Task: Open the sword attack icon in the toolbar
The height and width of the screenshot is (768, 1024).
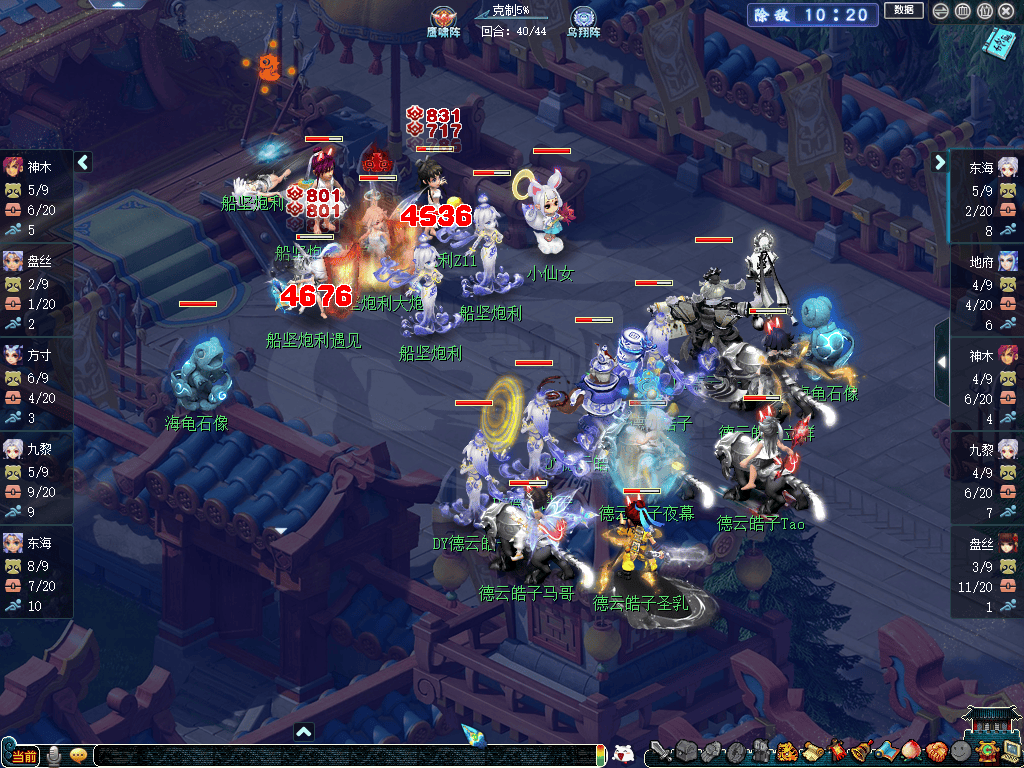Action: pos(661,752)
